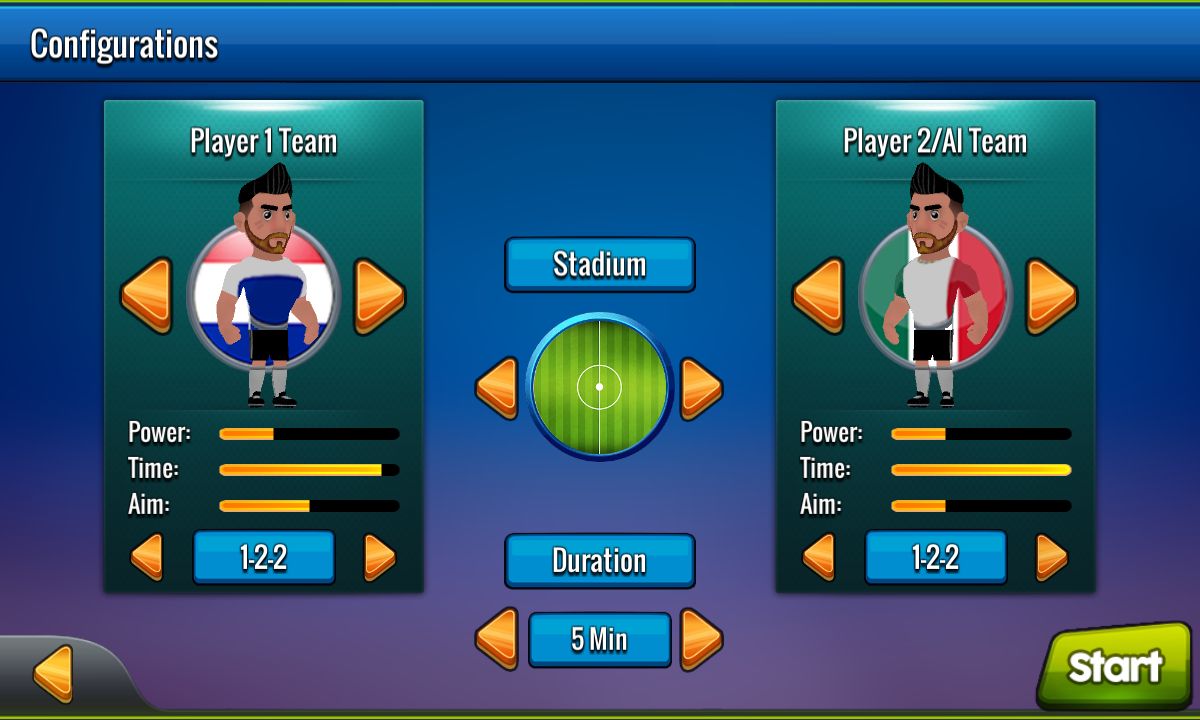Switch Player 1 team to next country

379,295
